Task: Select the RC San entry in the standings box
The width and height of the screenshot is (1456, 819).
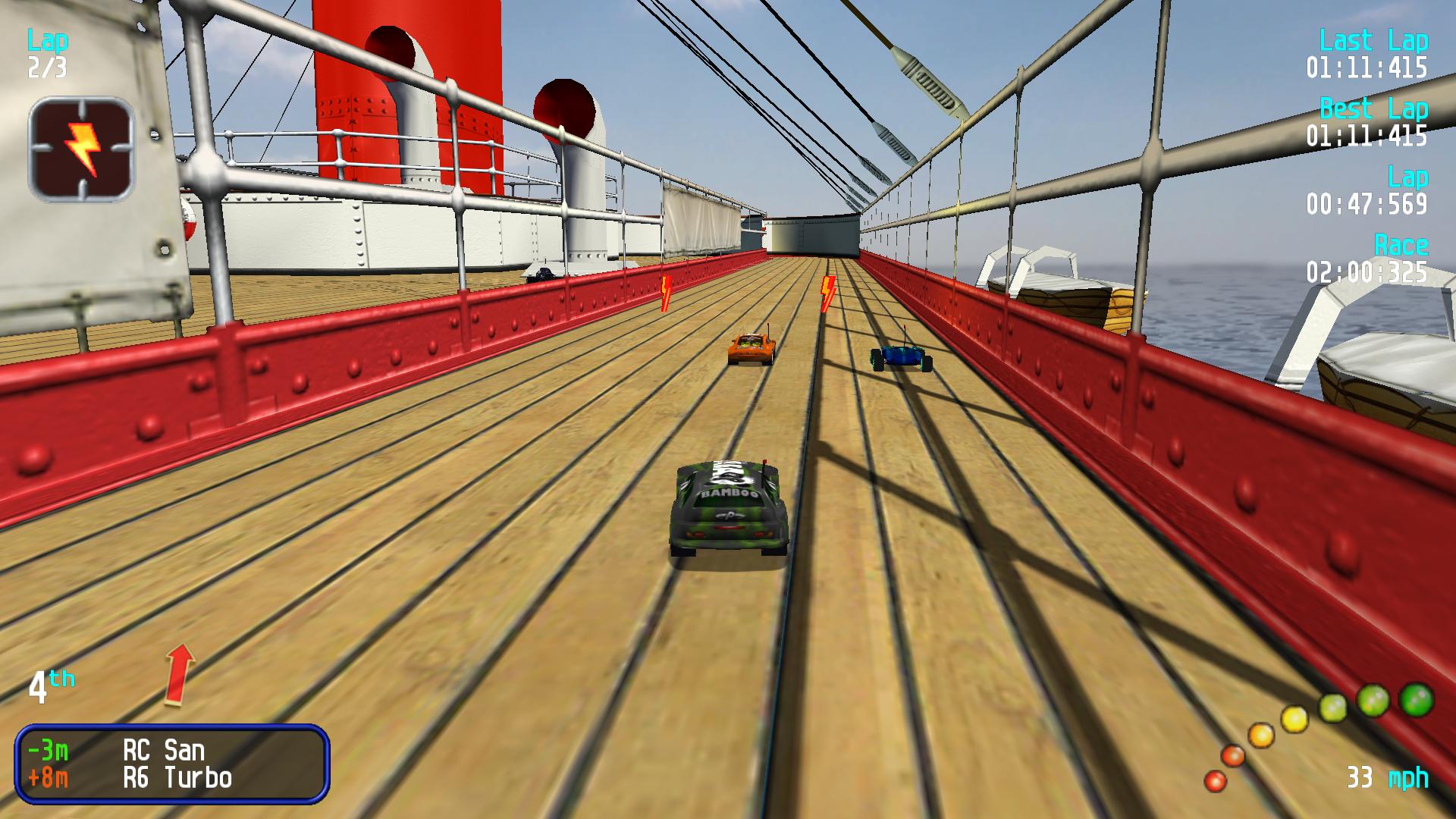Action: [163, 751]
